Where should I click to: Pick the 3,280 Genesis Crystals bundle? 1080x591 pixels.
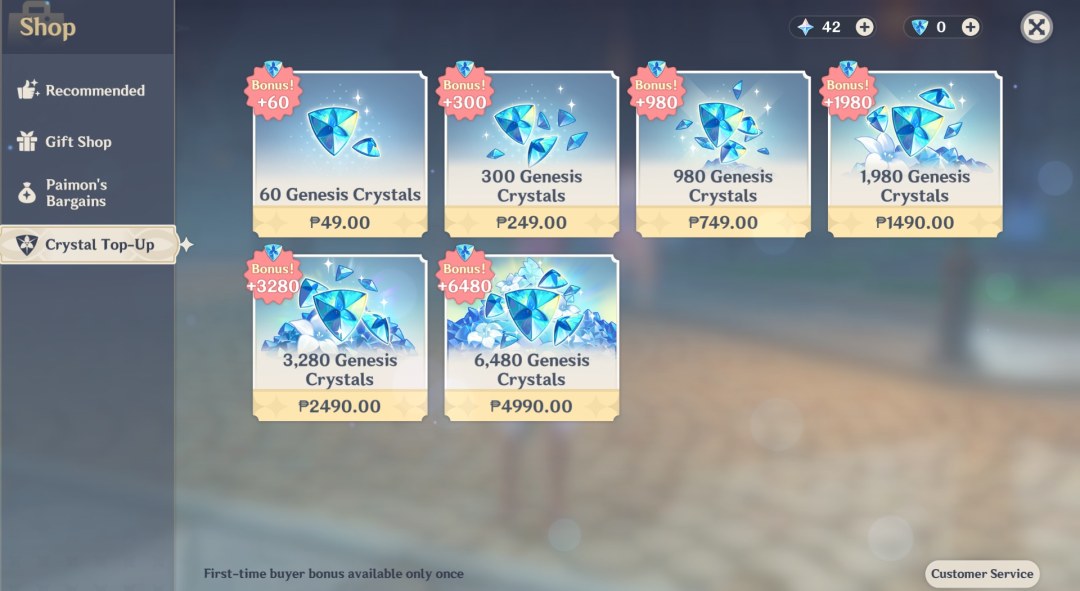click(340, 338)
